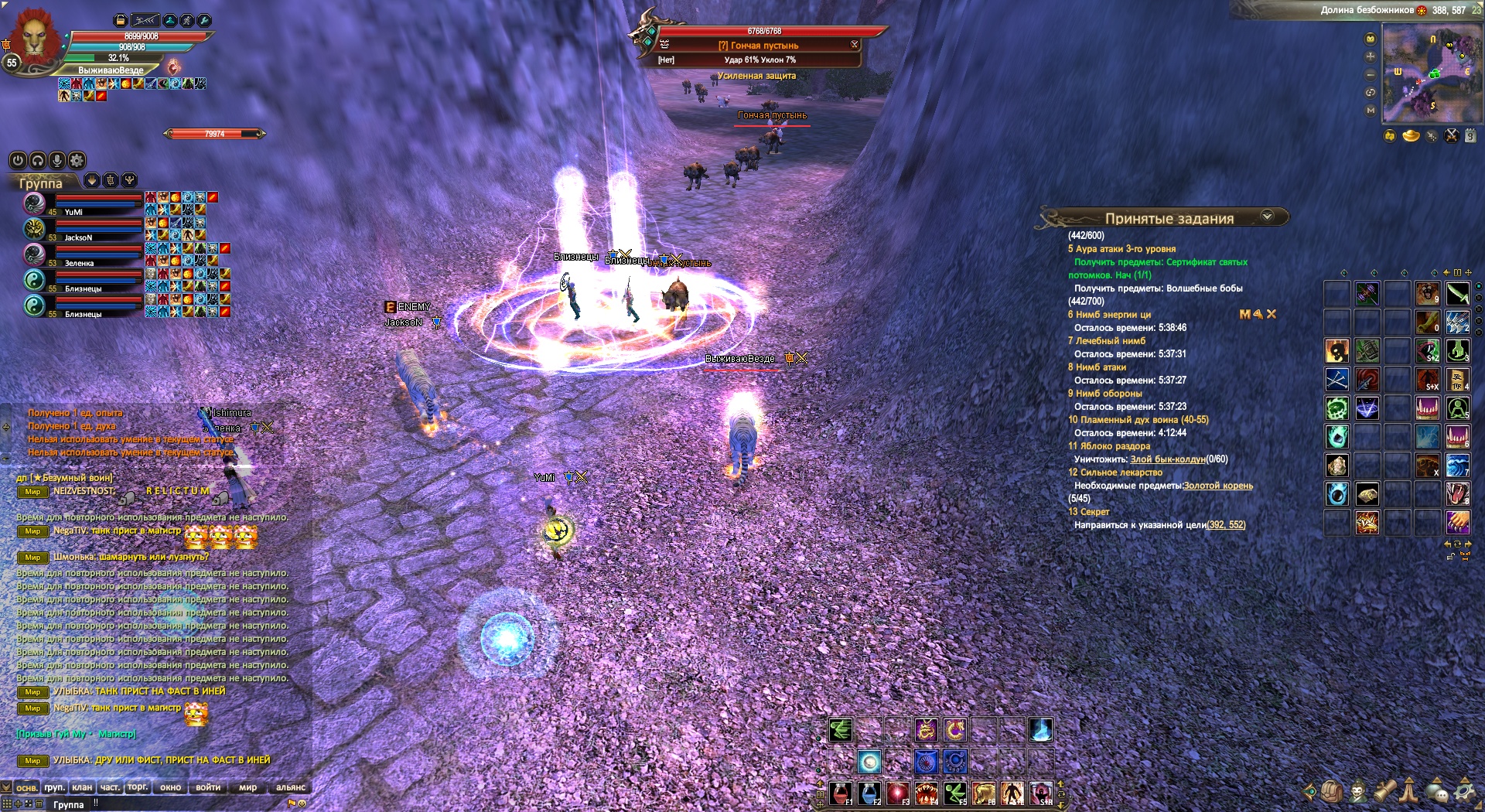Collapse the "Принятые задания" quest tracker
This screenshot has width=1485, height=812.
click(1267, 217)
